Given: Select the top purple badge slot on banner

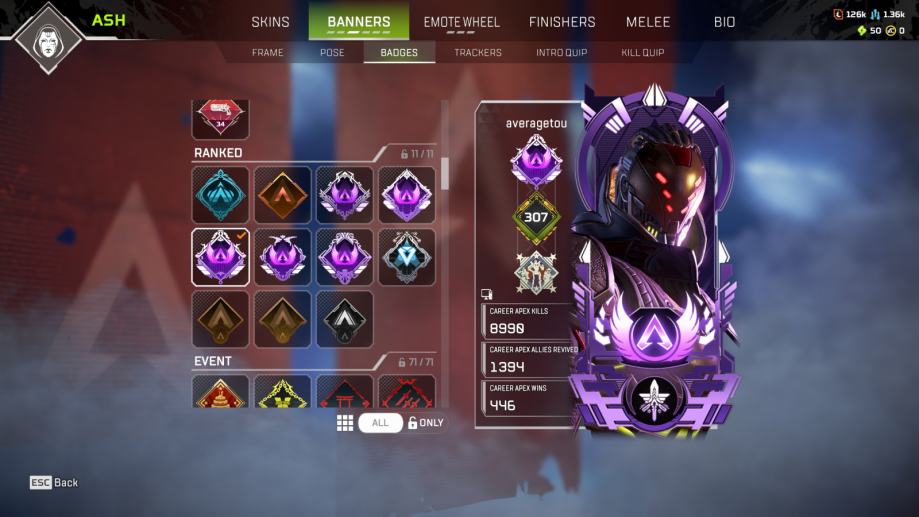Looking at the screenshot, I should pyautogui.click(x=537, y=161).
